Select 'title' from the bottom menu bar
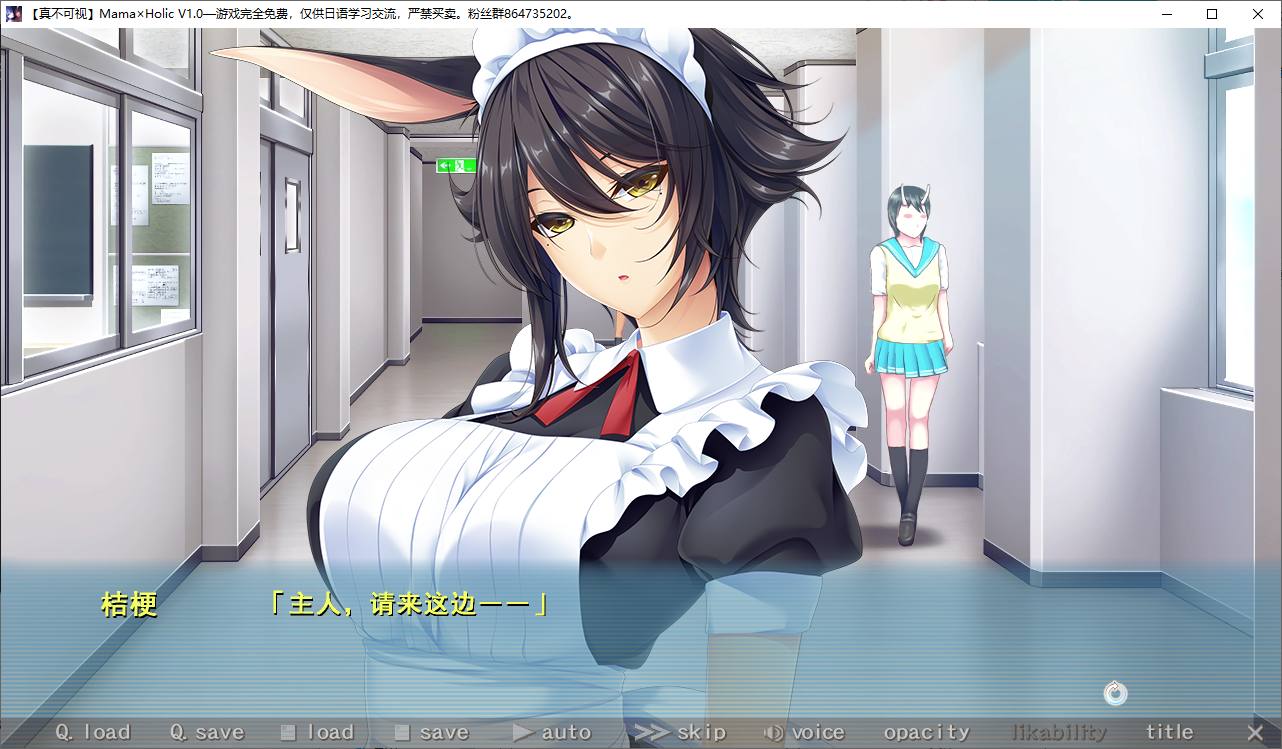 pyautogui.click(x=1168, y=731)
